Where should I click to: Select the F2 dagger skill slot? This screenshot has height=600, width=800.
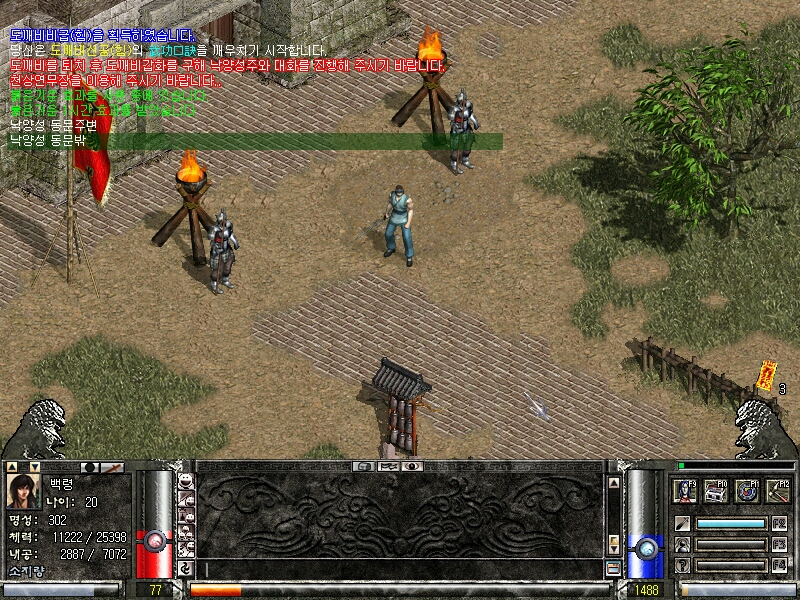tap(682, 523)
